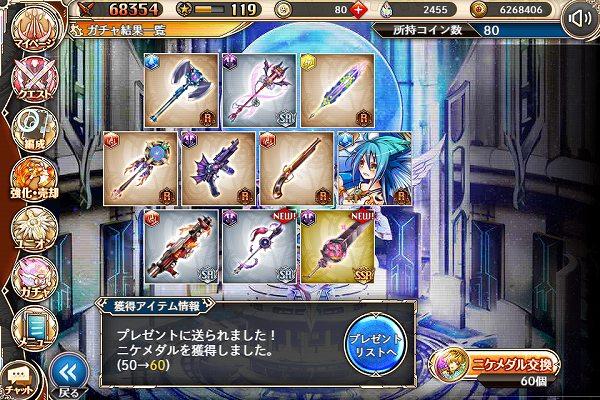Select the double-bladed axe result
Screen dimensions: 600x400
183,90
